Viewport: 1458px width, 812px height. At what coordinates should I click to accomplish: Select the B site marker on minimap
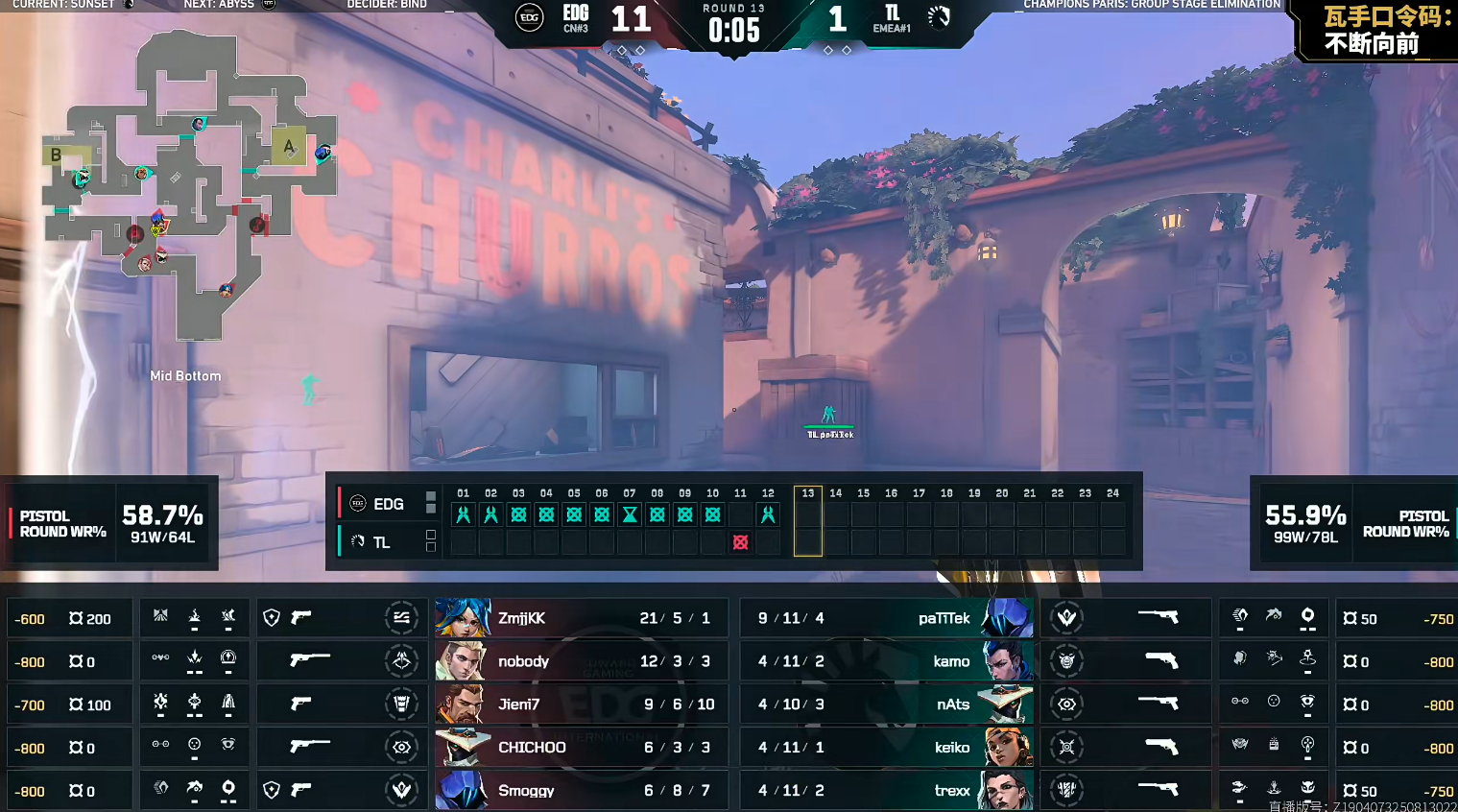pyautogui.click(x=56, y=155)
